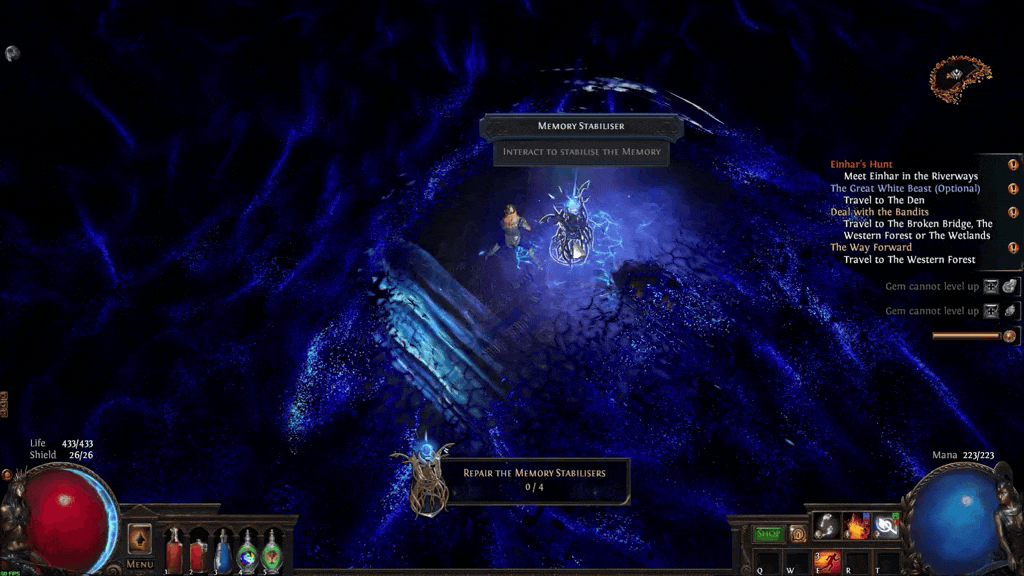Use the blue mana flask
1024x576 pixels.
coord(224,550)
